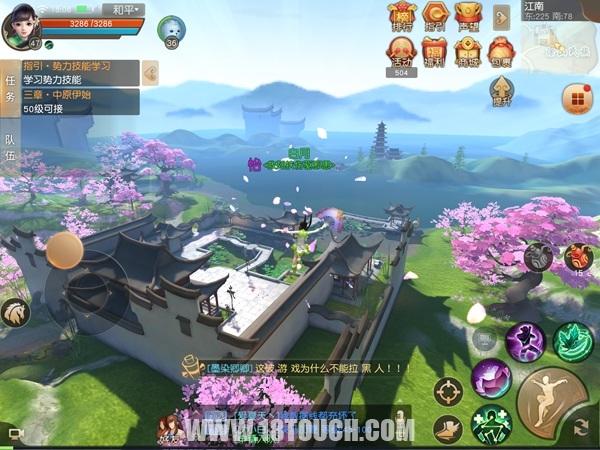Viewport: 600px width, 450px height.
Task: Open the 商城 shop
Action: (x=466, y=51)
